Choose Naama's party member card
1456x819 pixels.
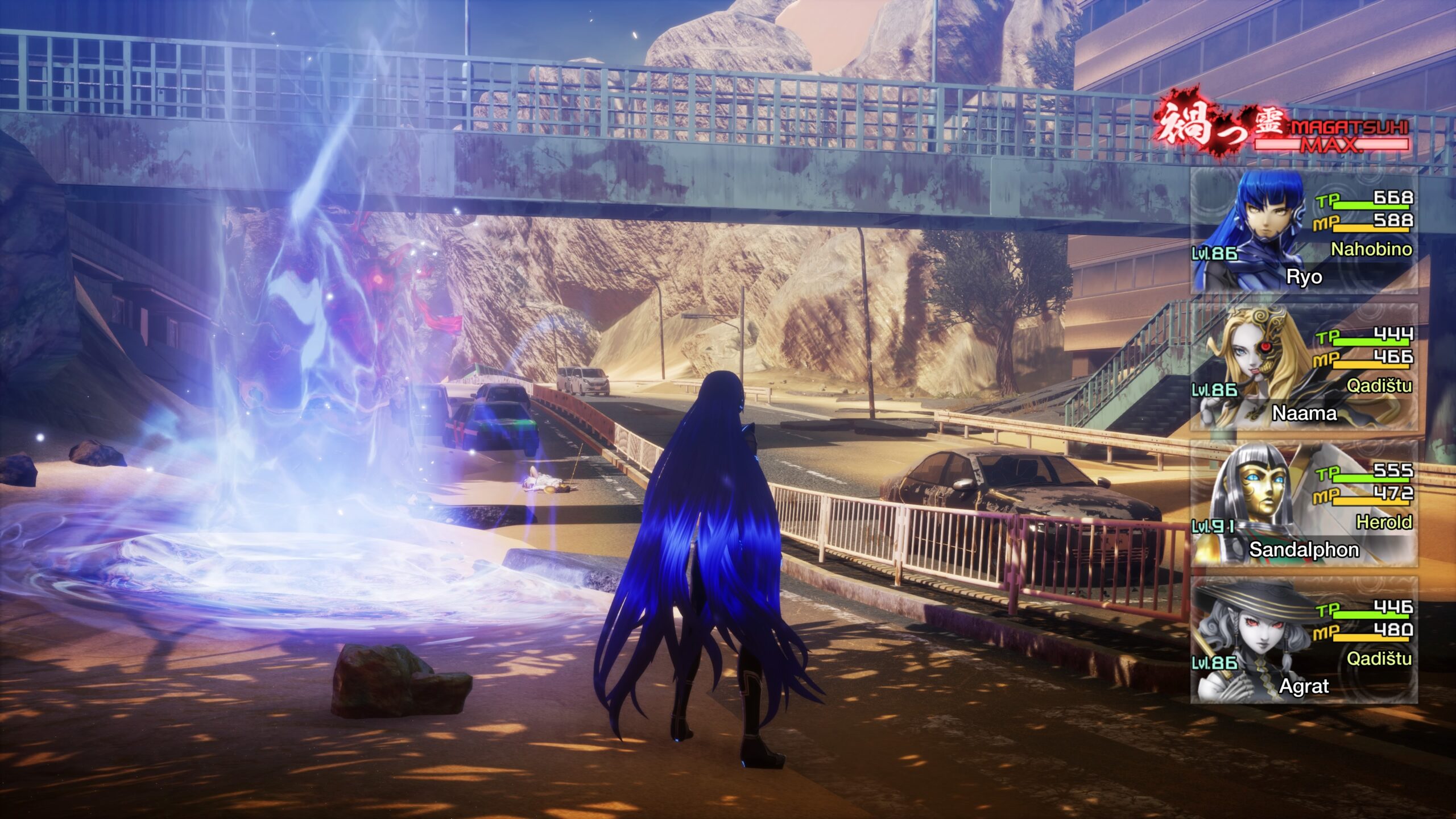click(1304, 367)
